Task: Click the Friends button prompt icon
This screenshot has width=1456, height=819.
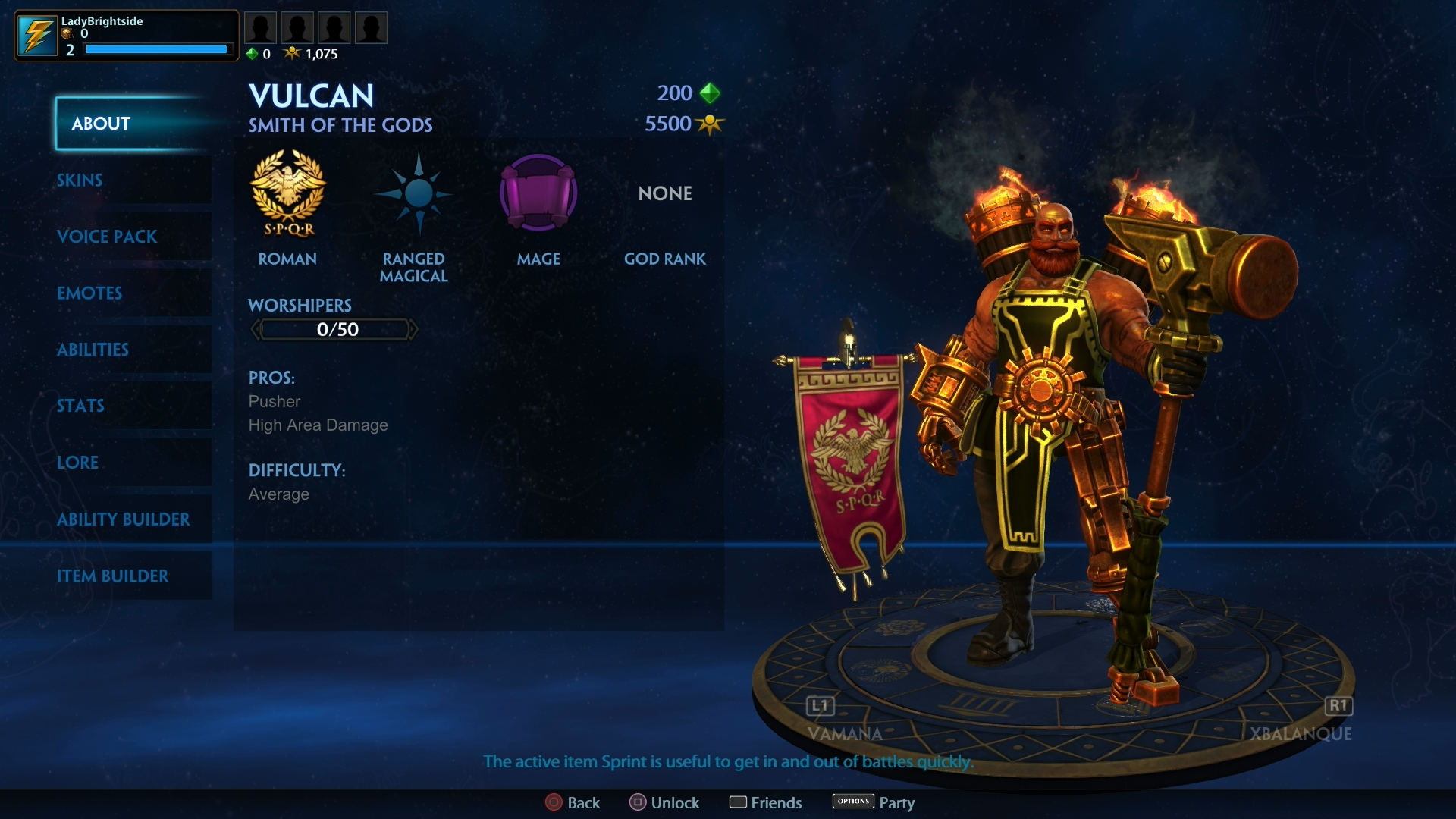Action: click(x=739, y=802)
